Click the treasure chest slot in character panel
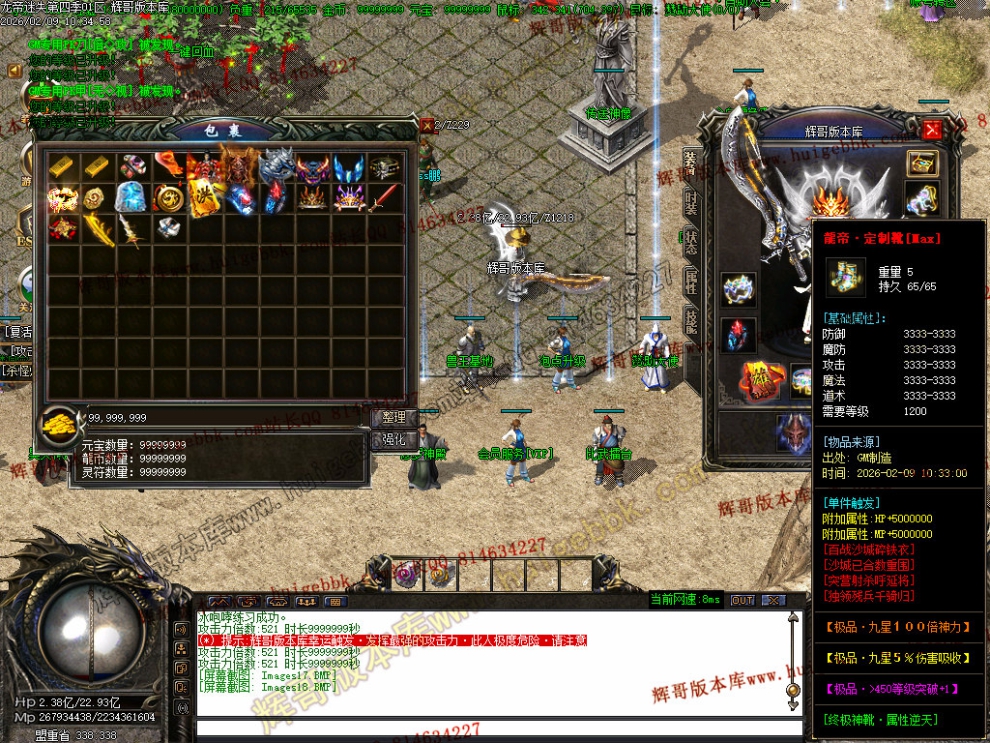This screenshot has height=743, width=990. [921, 163]
